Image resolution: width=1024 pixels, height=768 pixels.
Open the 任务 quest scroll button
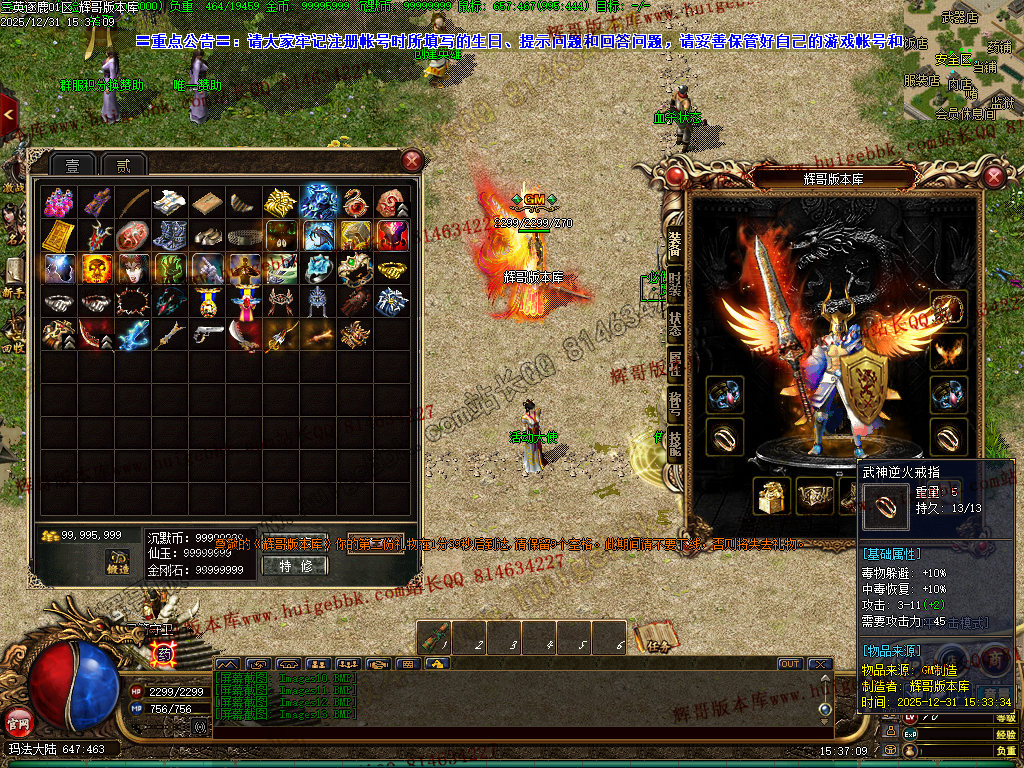(652, 637)
